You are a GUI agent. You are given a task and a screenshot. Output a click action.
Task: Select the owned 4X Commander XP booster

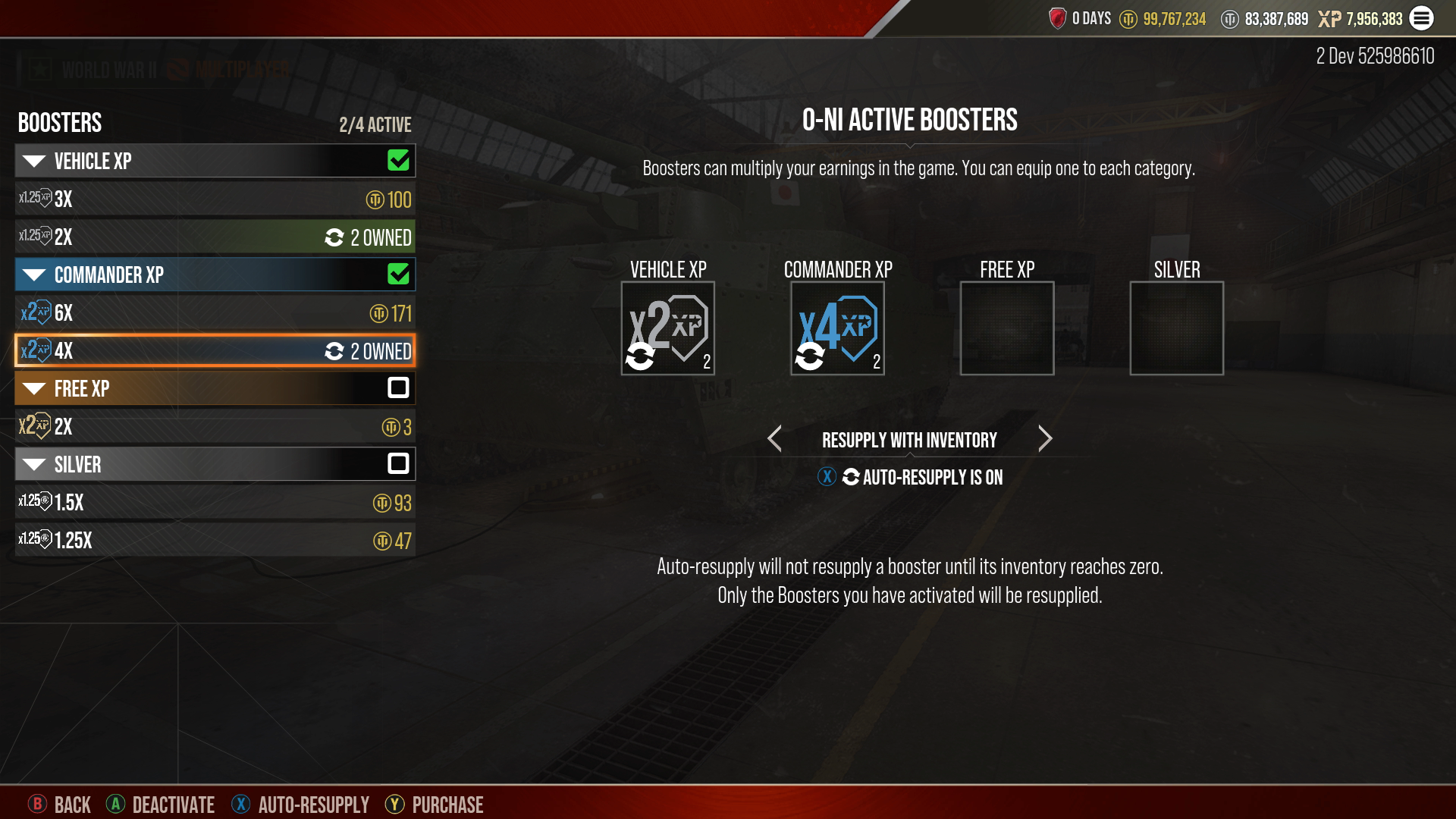tap(215, 351)
